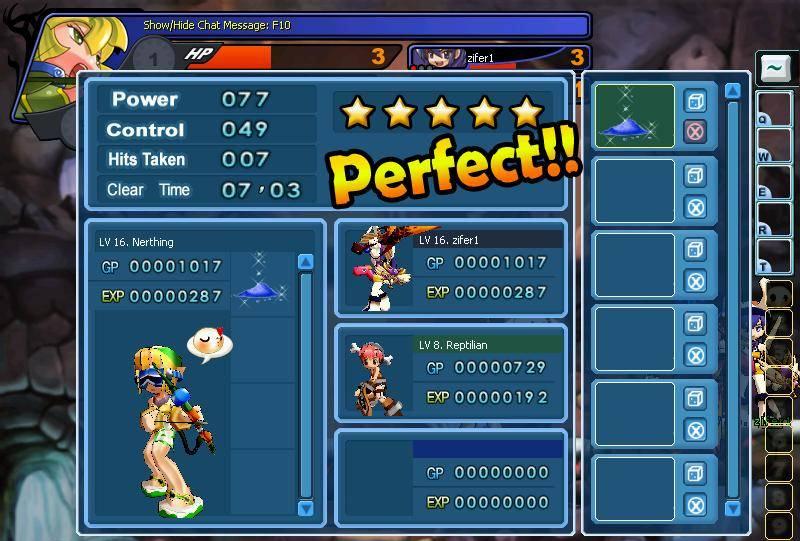
Task: Select the Q hotkey slot
Action: (x=773, y=109)
